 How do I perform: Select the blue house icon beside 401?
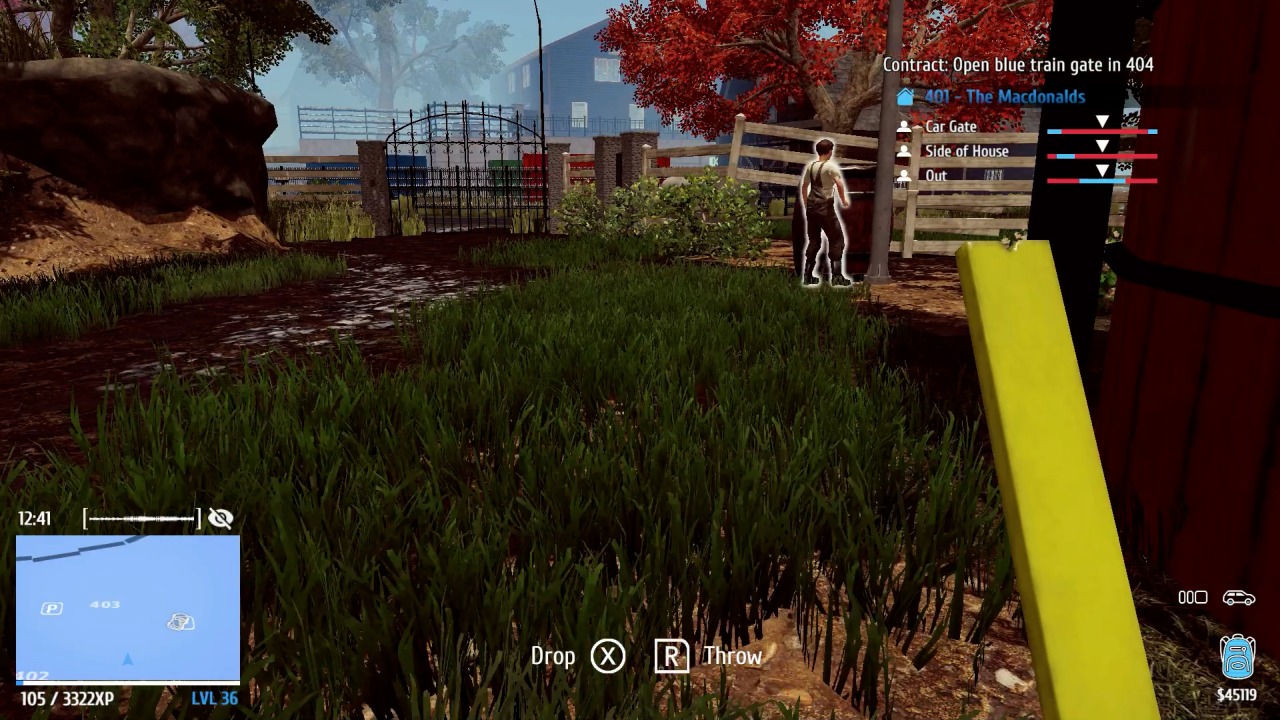906,97
